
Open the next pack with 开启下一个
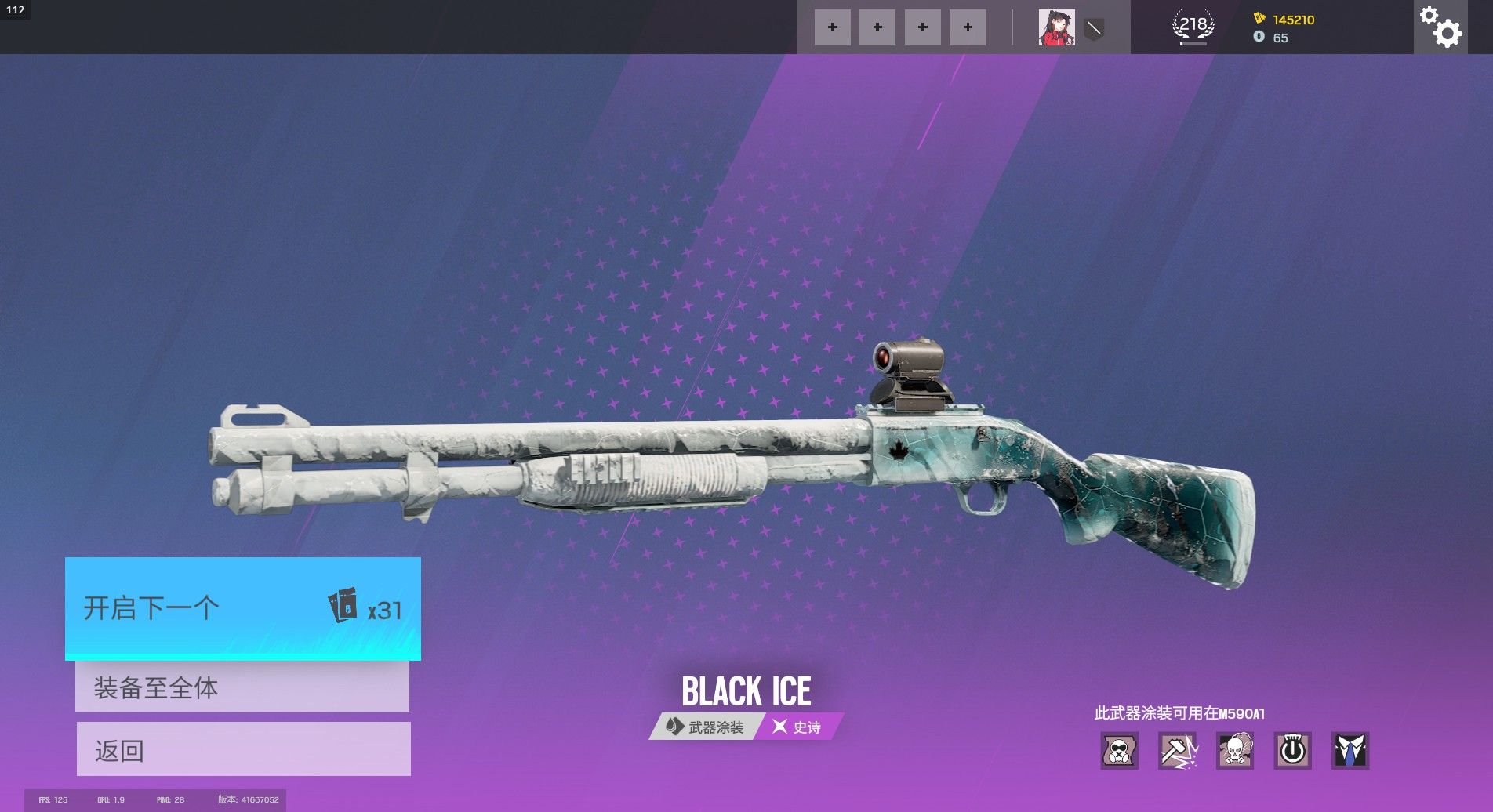(x=242, y=608)
